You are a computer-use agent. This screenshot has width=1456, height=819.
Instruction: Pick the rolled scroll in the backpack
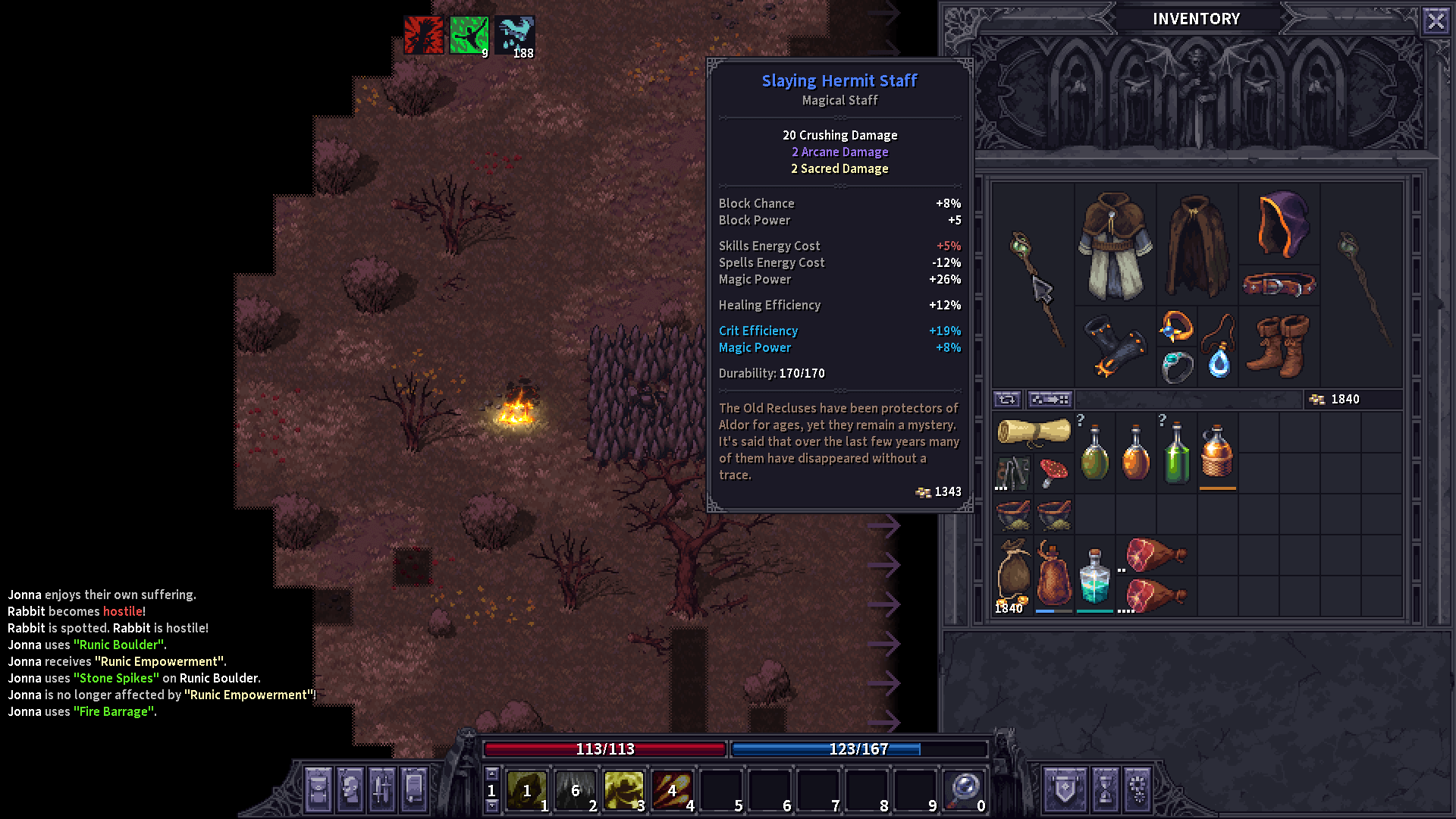click(x=1033, y=431)
